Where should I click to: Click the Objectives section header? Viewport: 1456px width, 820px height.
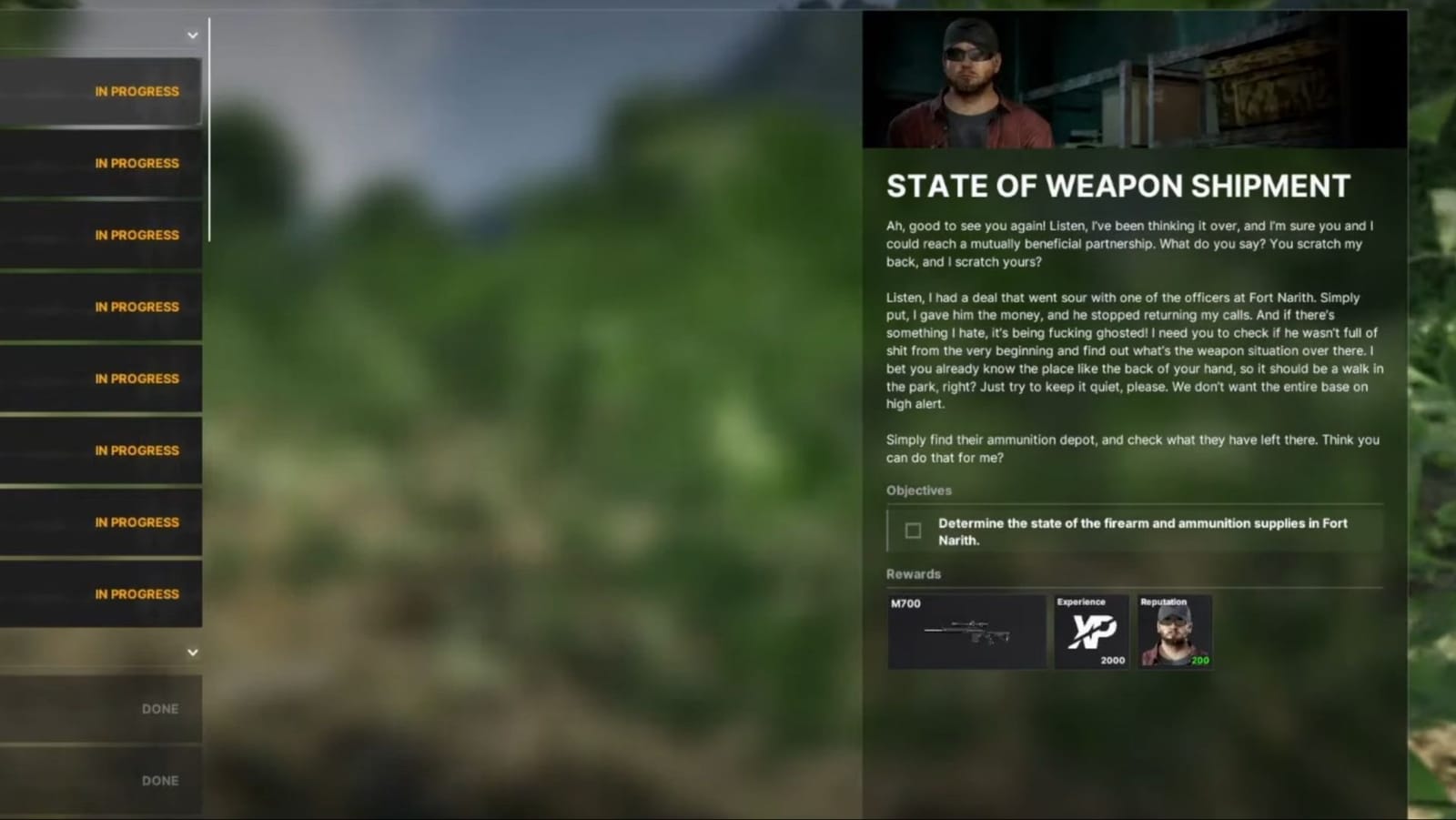(918, 491)
